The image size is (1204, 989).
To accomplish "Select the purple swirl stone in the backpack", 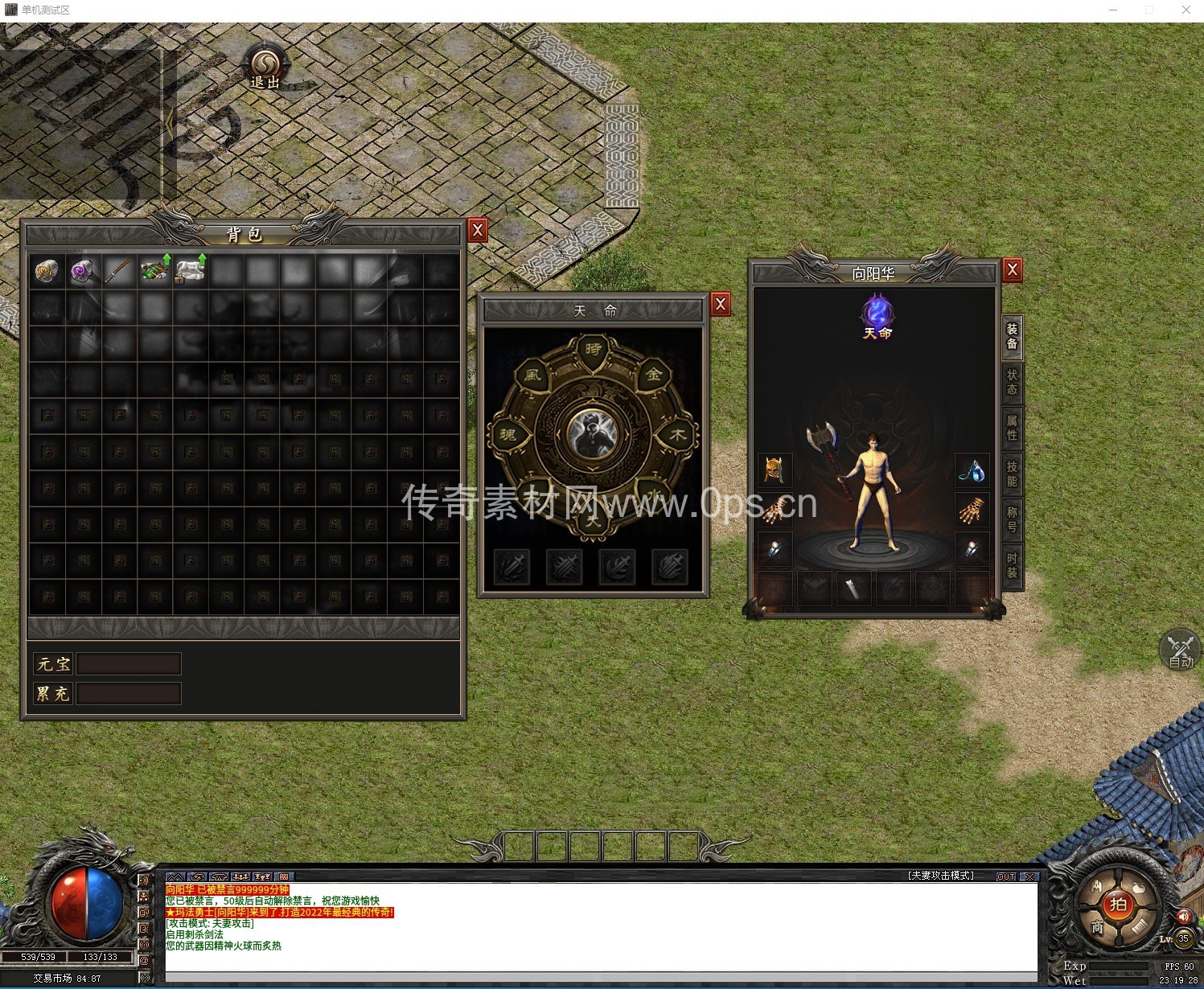I will tap(82, 271).
